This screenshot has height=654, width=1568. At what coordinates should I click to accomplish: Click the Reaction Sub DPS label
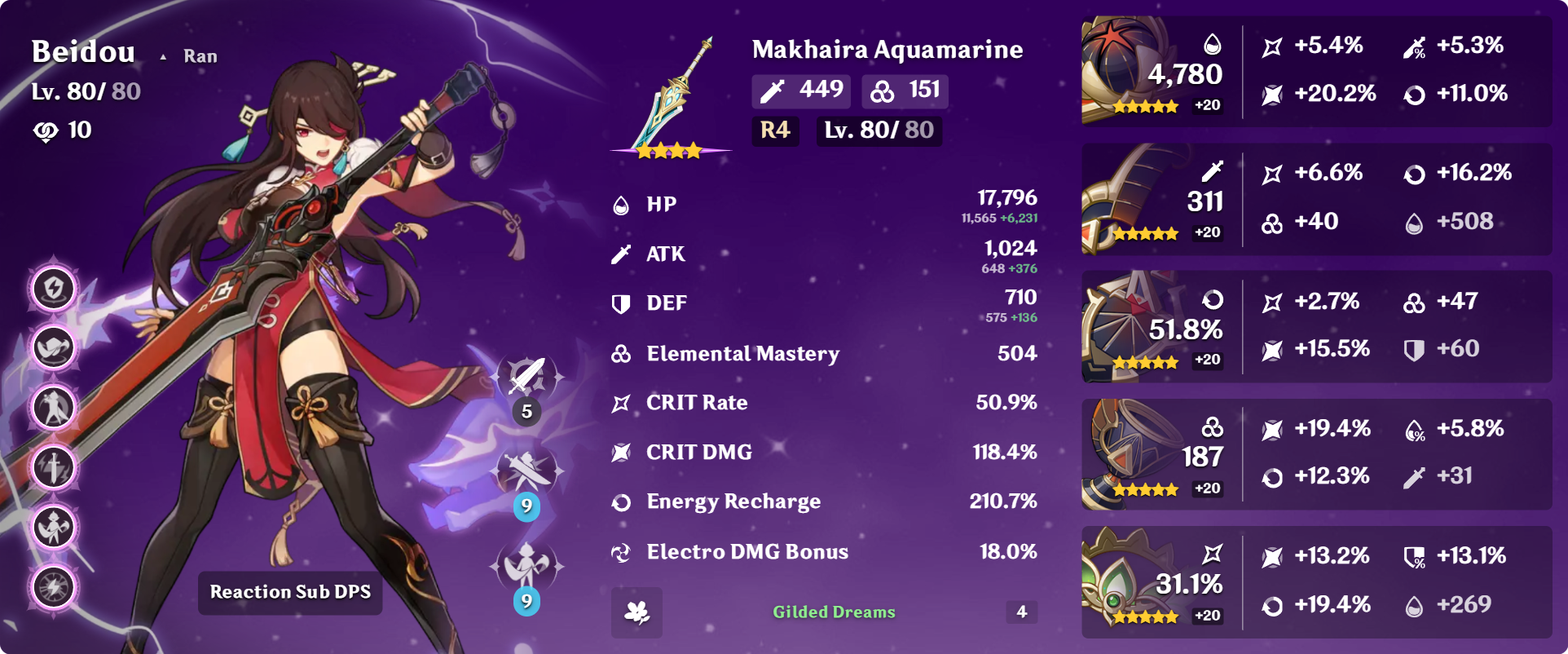pos(290,592)
